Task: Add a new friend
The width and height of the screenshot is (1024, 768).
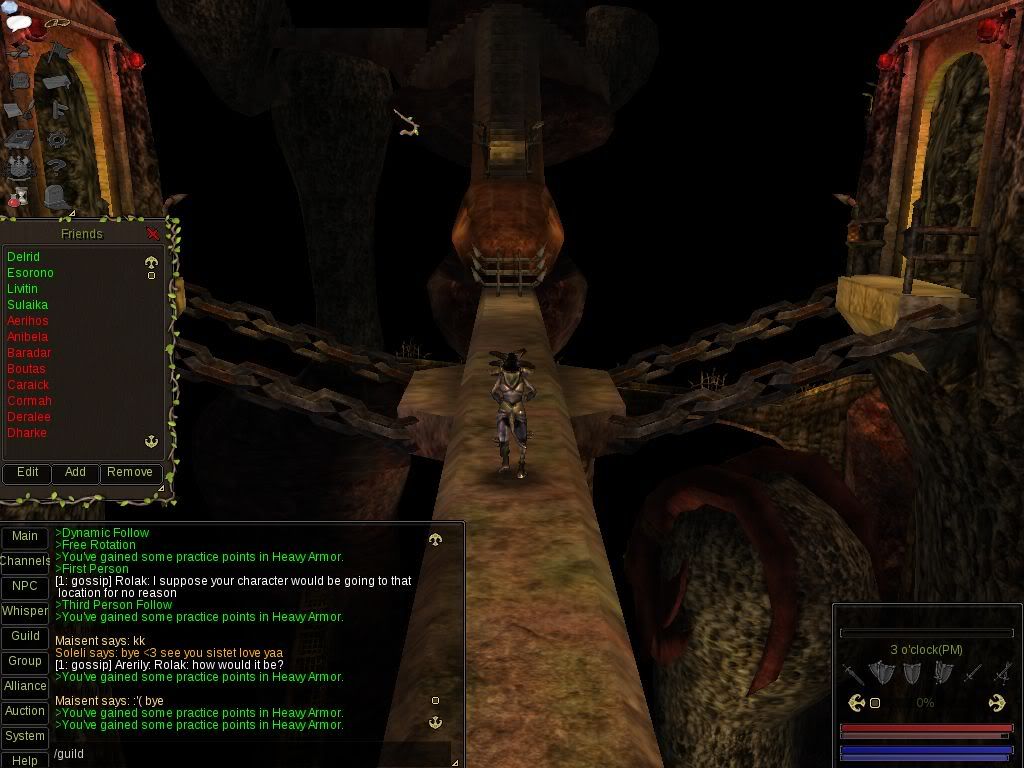Action: tap(75, 472)
